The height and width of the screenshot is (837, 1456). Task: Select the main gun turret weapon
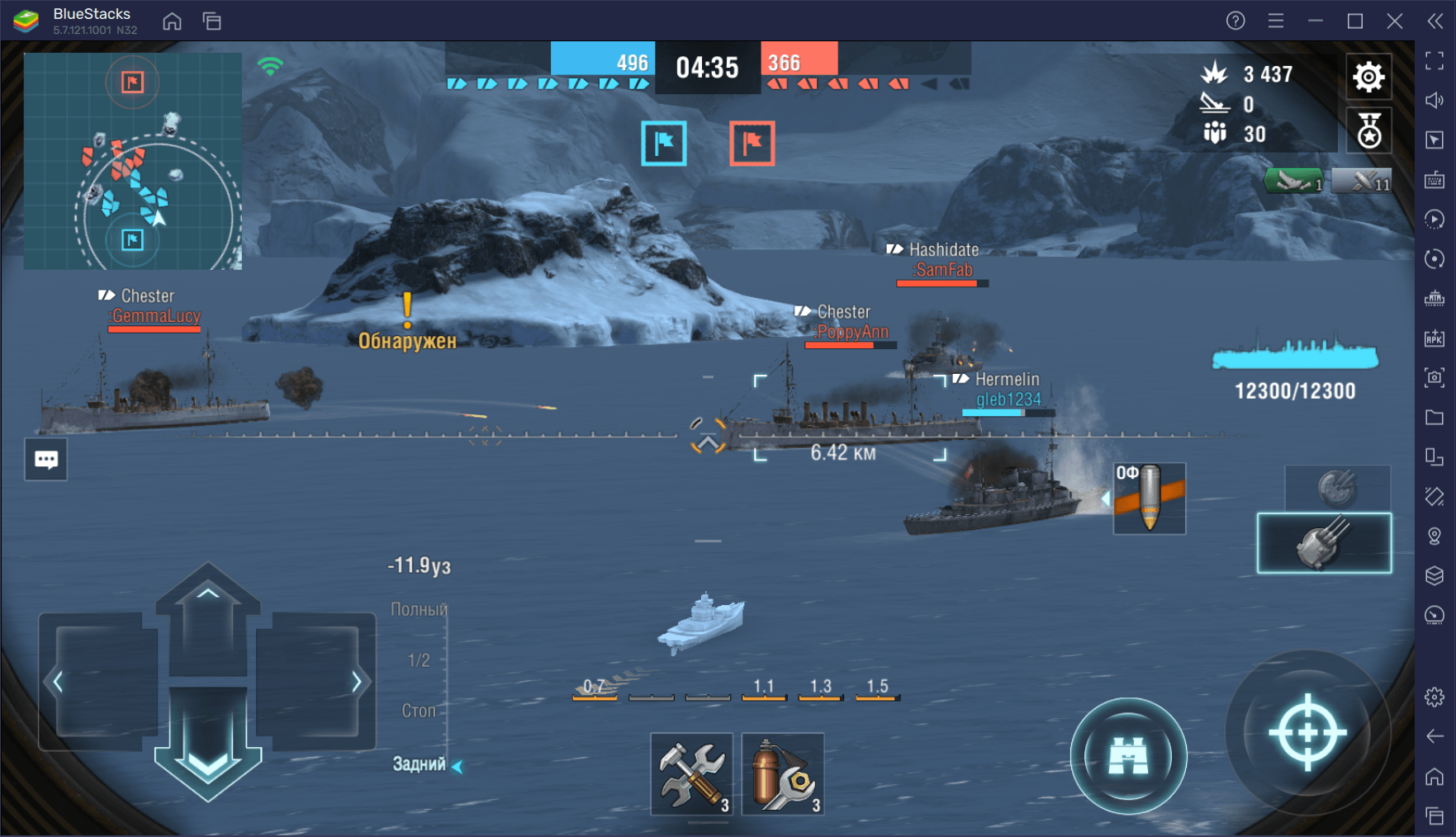[1324, 543]
